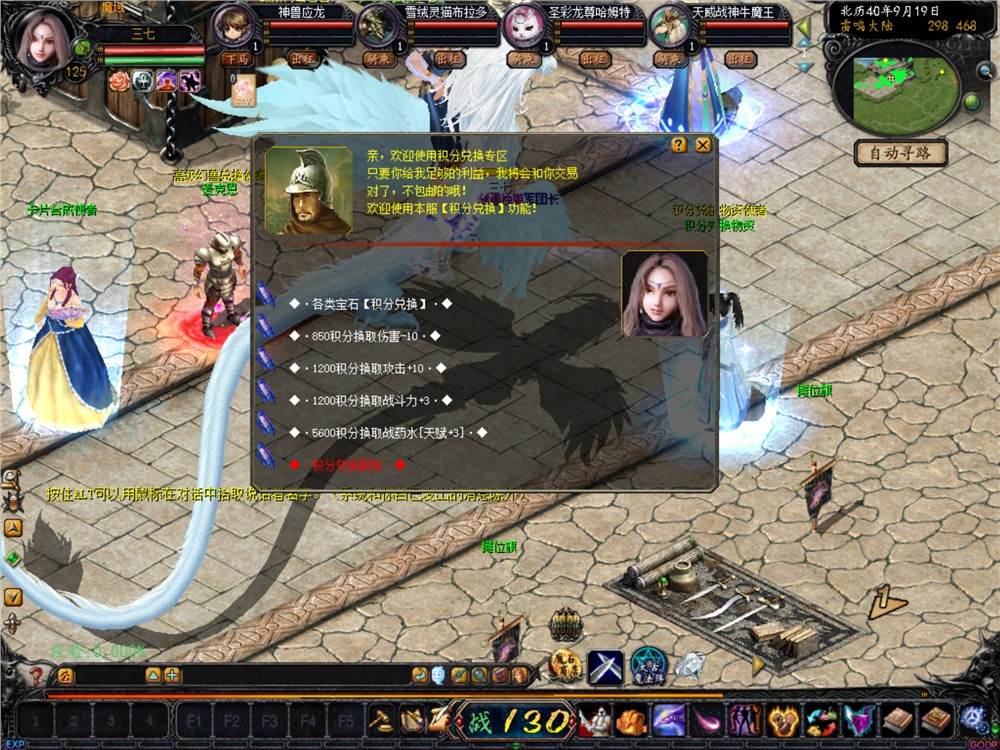
Task: Select 850积分换取伤害-10 option
Action: [x=367, y=335]
